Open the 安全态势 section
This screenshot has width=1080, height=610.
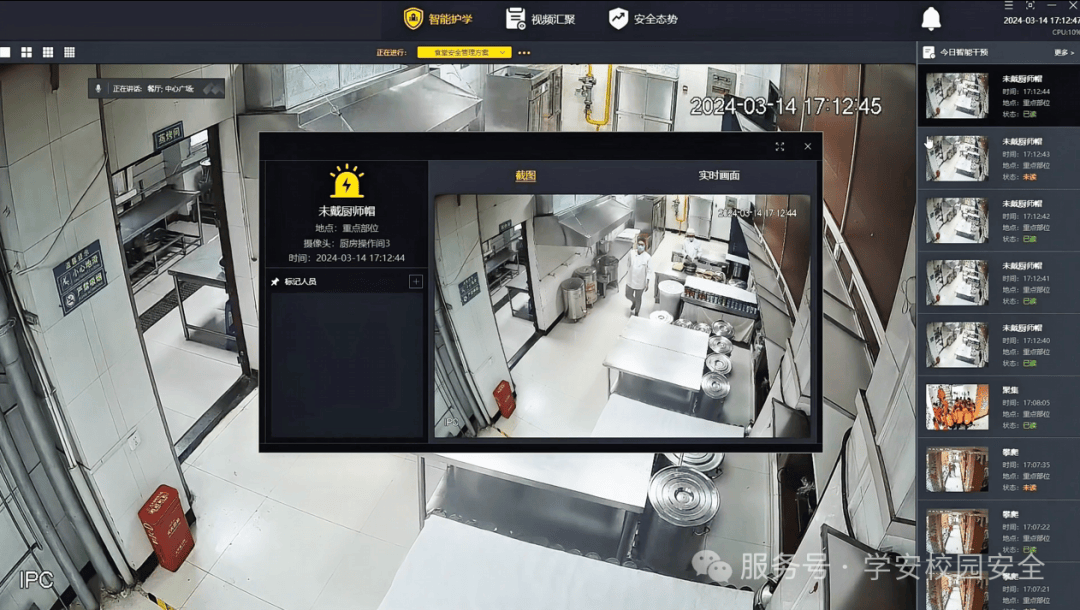(643, 19)
